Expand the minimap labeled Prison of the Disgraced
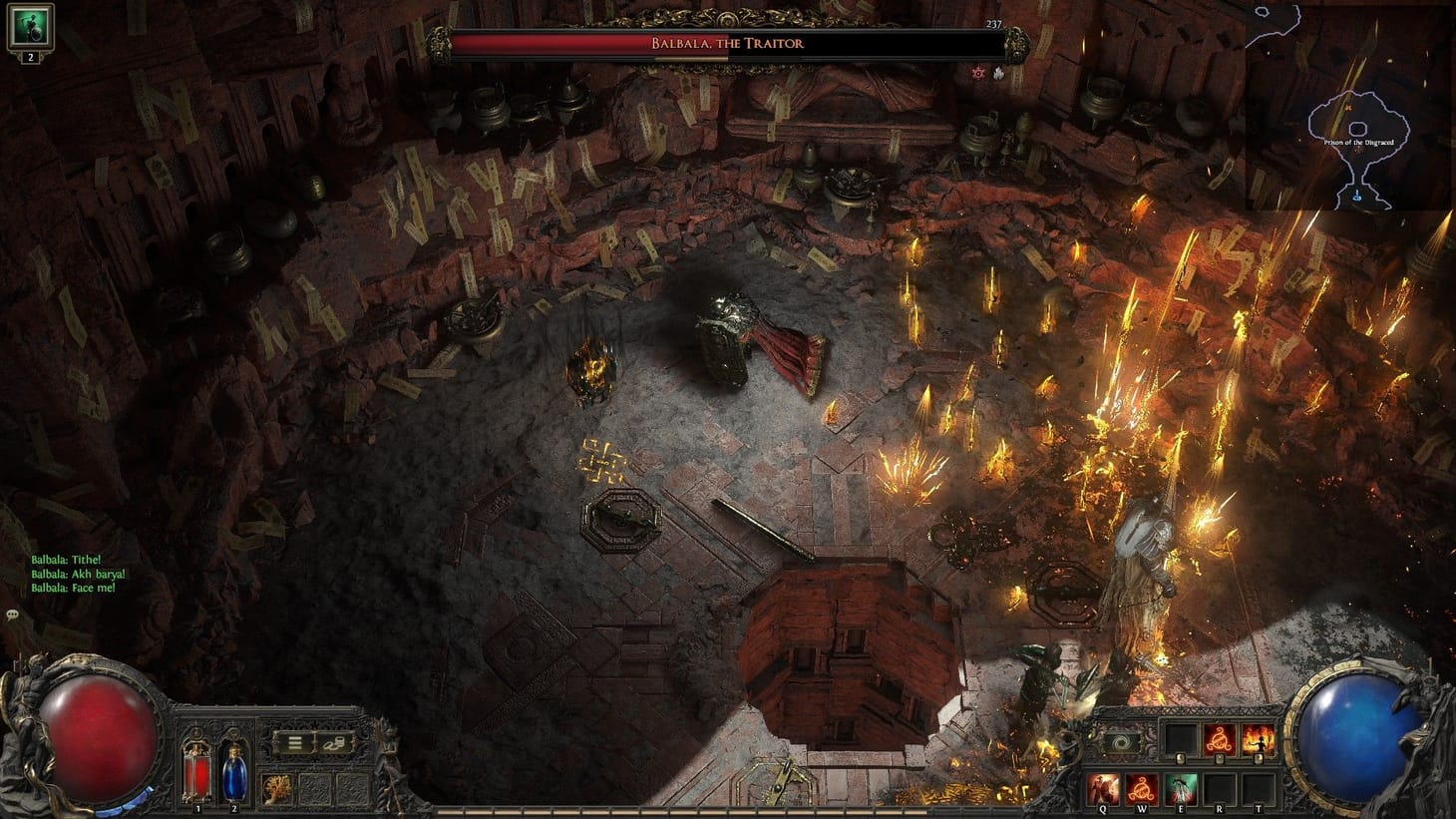Image resolution: width=1456 pixels, height=819 pixels. (1359, 141)
